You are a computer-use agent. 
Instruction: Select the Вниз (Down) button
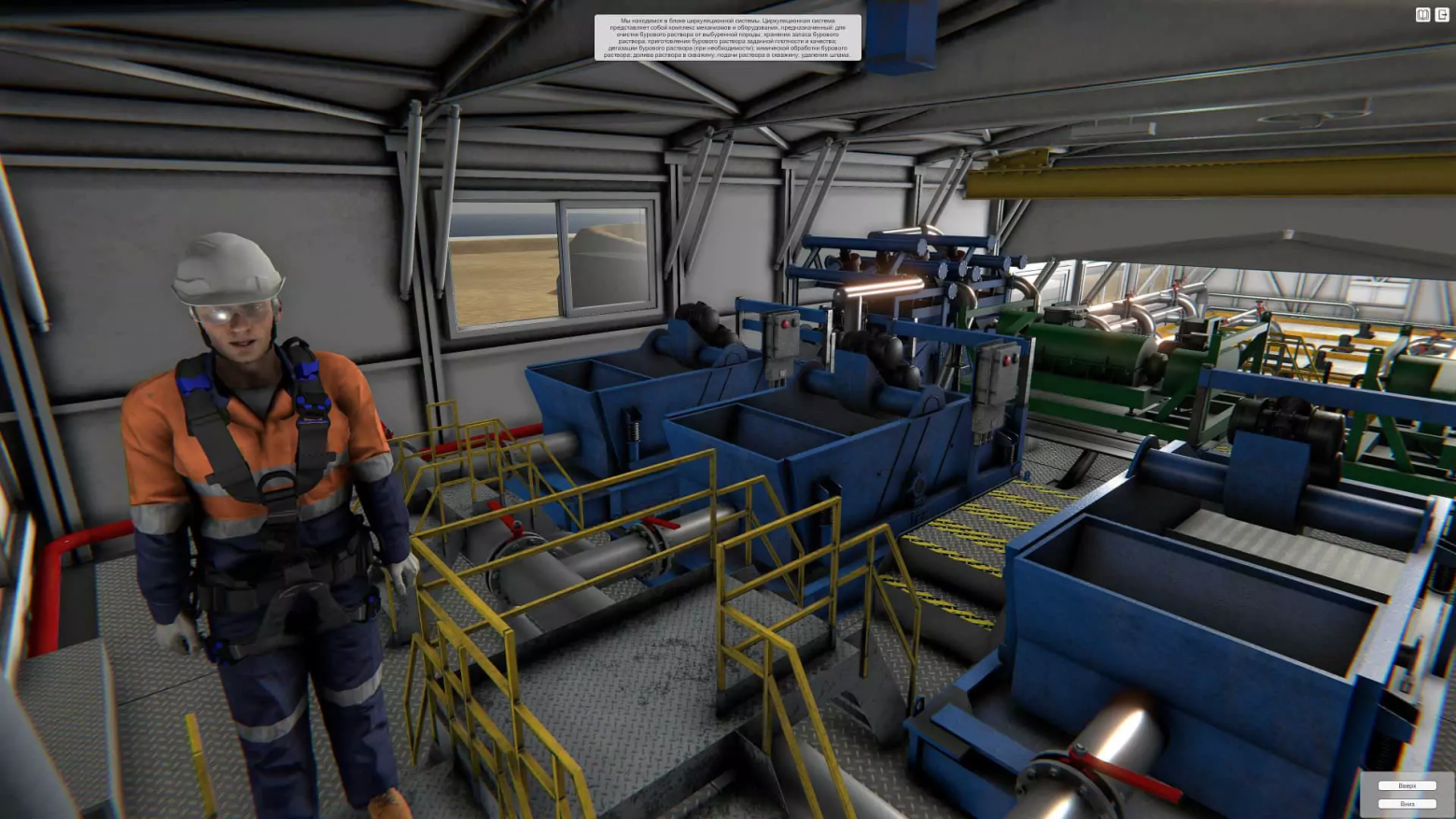pos(1407,804)
